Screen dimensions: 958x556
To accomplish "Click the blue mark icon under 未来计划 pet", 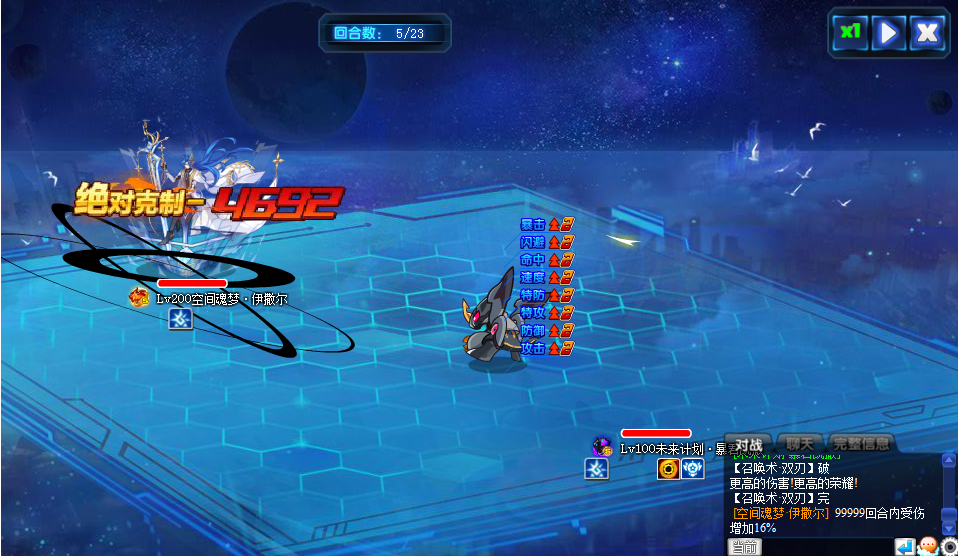I will [597, 469].
